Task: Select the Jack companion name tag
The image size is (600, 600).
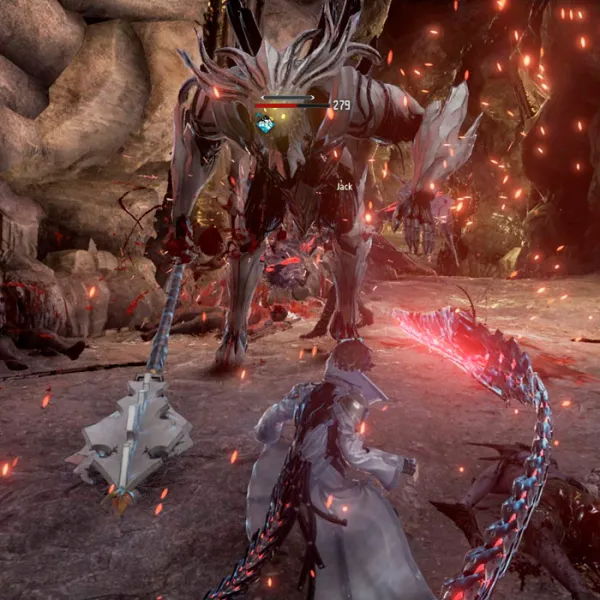Action: coord(344,186)
